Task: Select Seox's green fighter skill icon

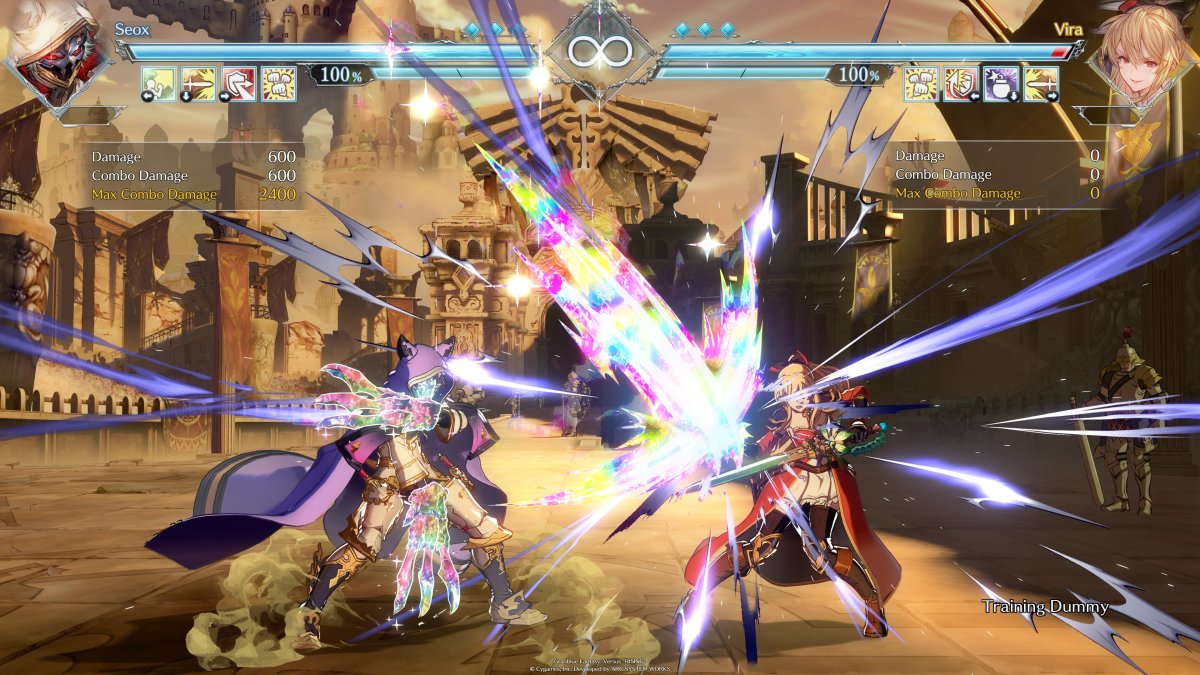Action: [159, 83]
